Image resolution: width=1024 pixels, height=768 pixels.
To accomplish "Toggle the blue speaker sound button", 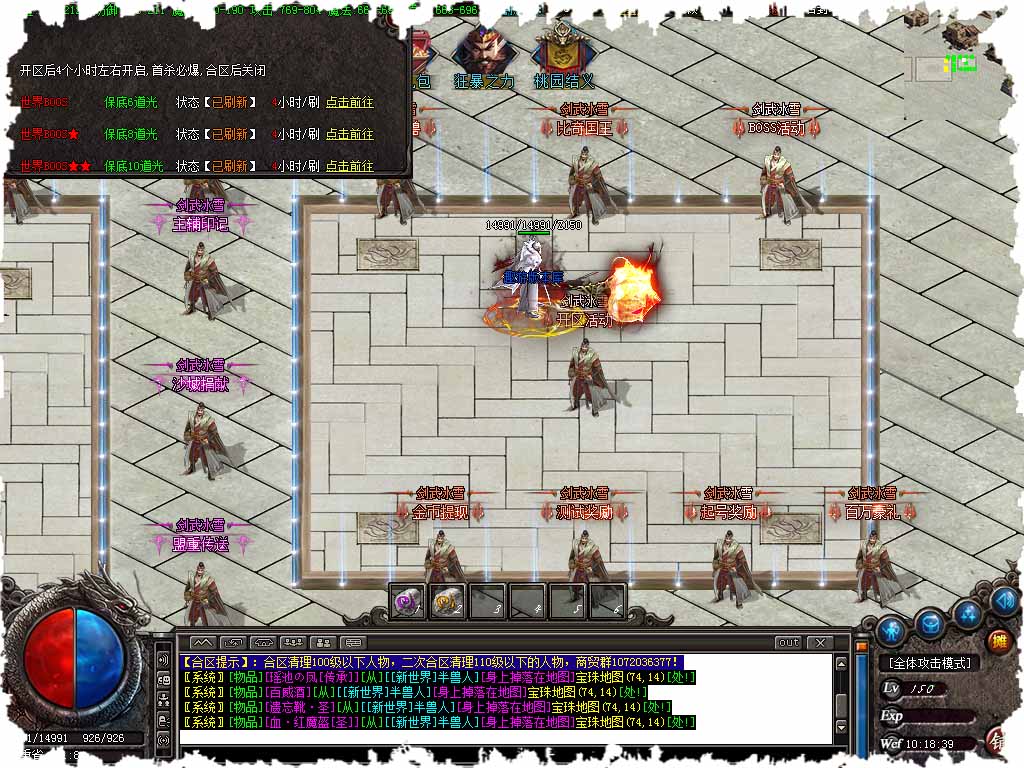I will click(1003, 602).
